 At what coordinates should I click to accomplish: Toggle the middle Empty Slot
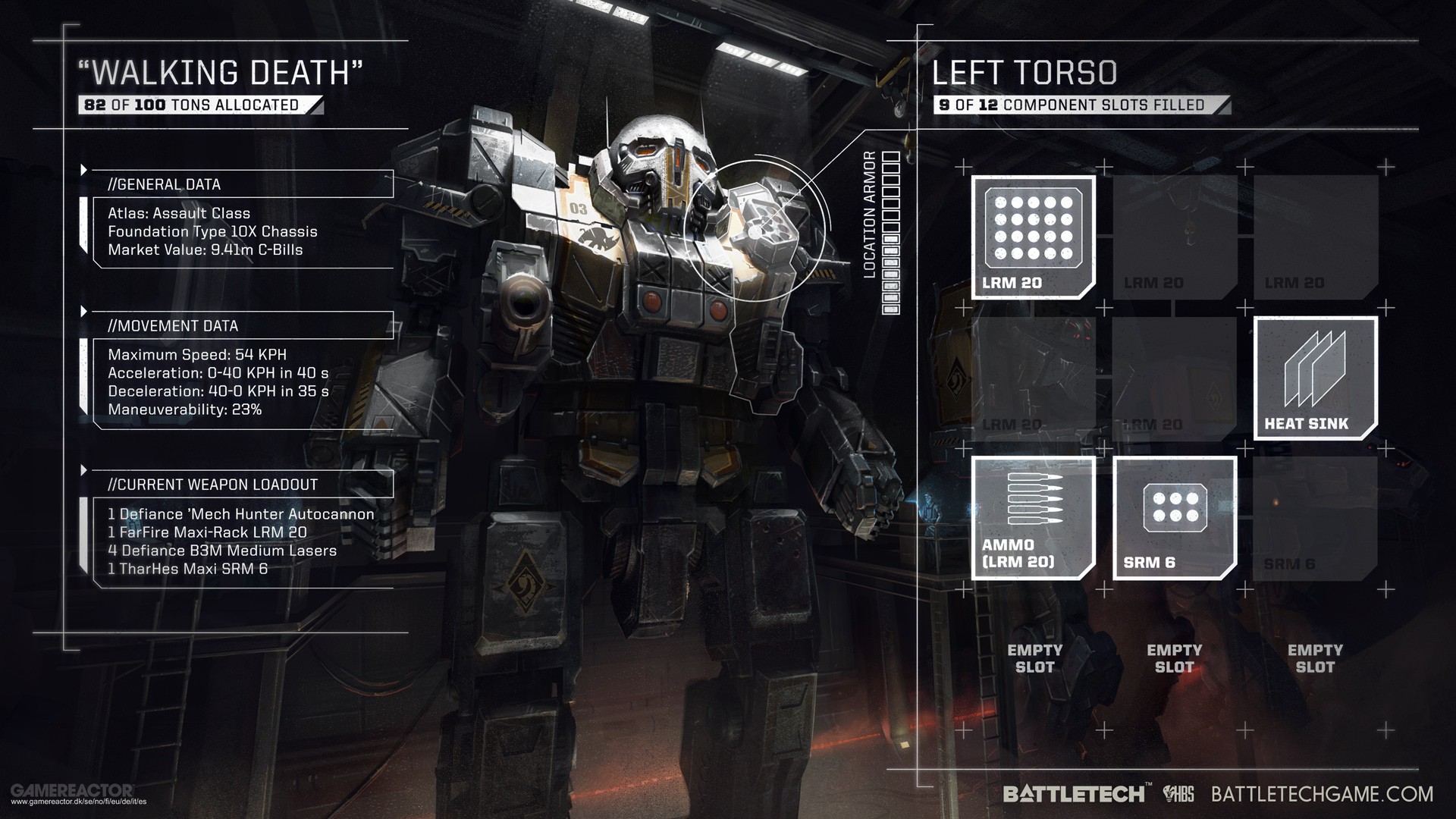(1173, 658)
